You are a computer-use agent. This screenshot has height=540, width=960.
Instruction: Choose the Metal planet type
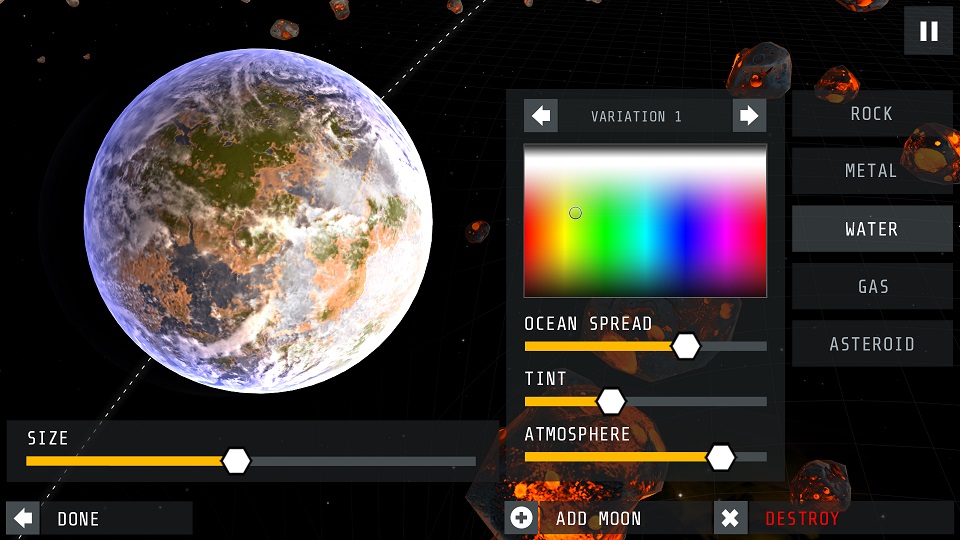872,171
